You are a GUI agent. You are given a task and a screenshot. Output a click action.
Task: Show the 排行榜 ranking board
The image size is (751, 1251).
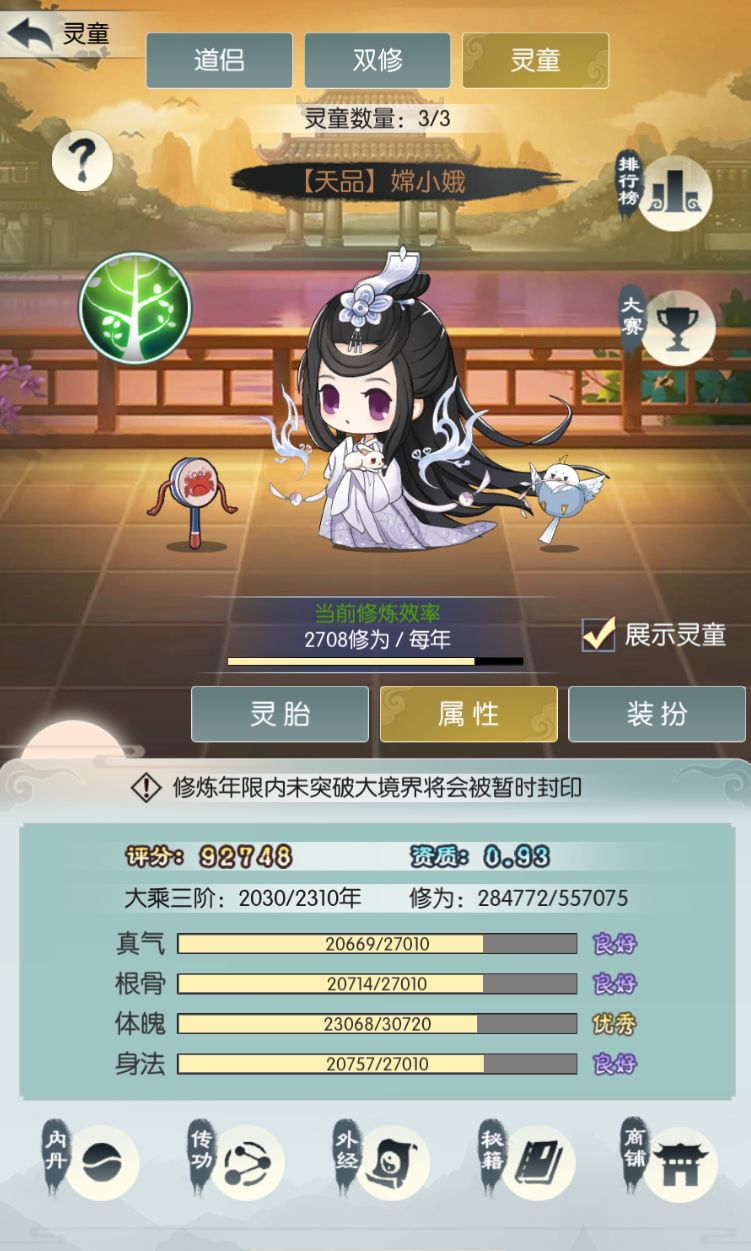pyautogui.click(x=674, y=188)
